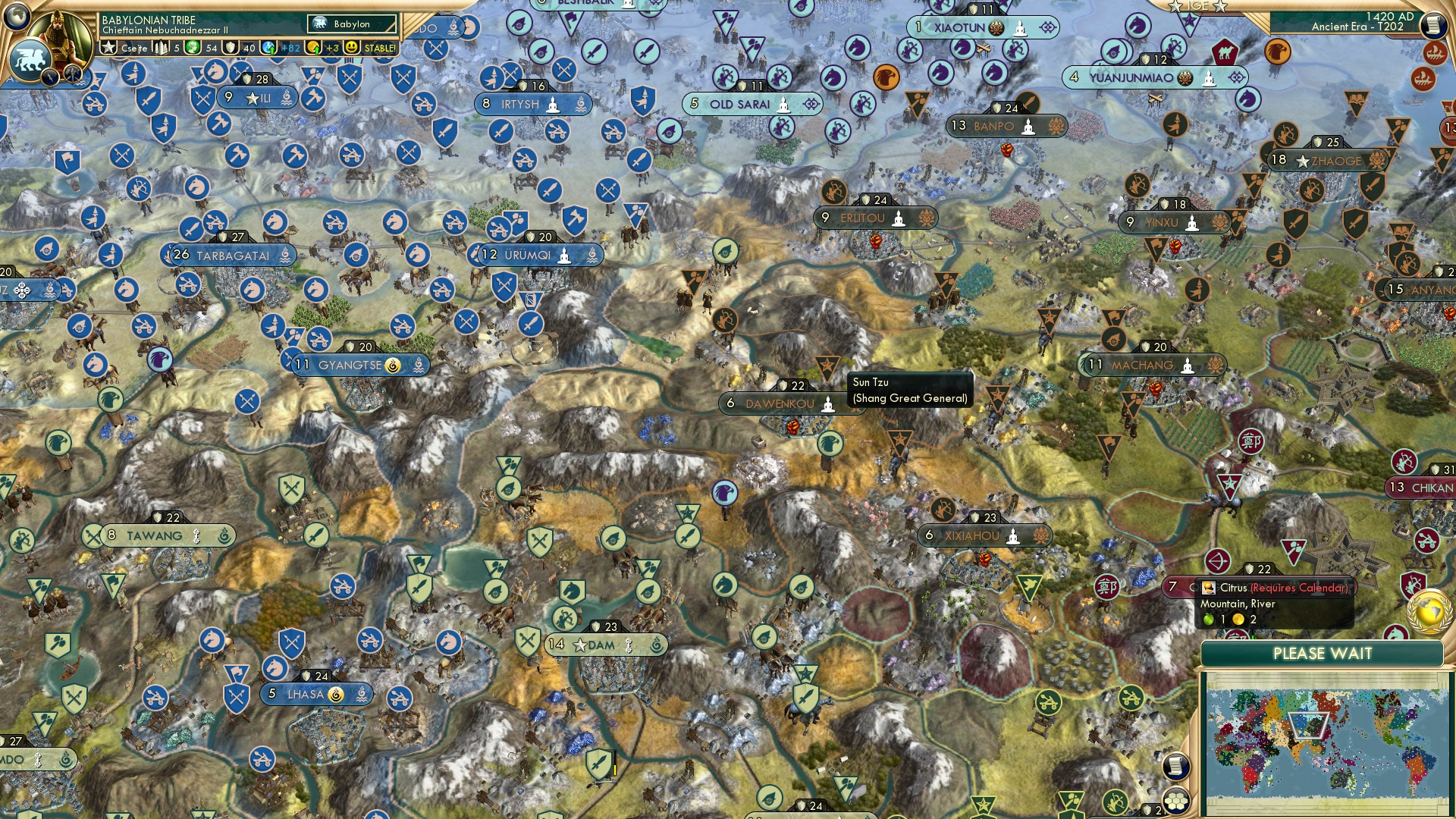Toggle the lightning bolt icon below leader portrait
The height and width of the screenshot is (819, 1456).
click(x=49, y=77)
